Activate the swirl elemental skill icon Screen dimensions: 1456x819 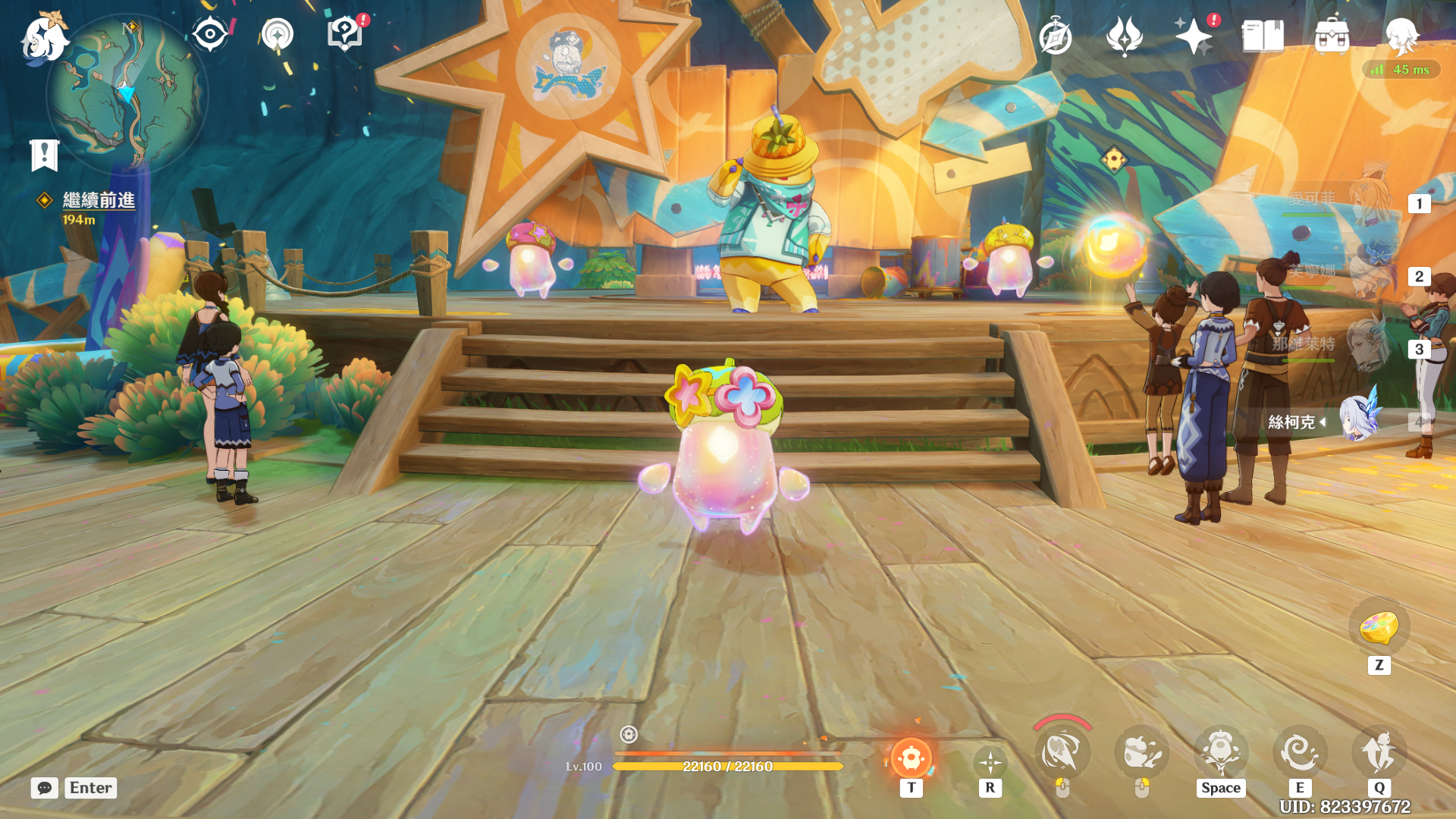coord(1299,752)
